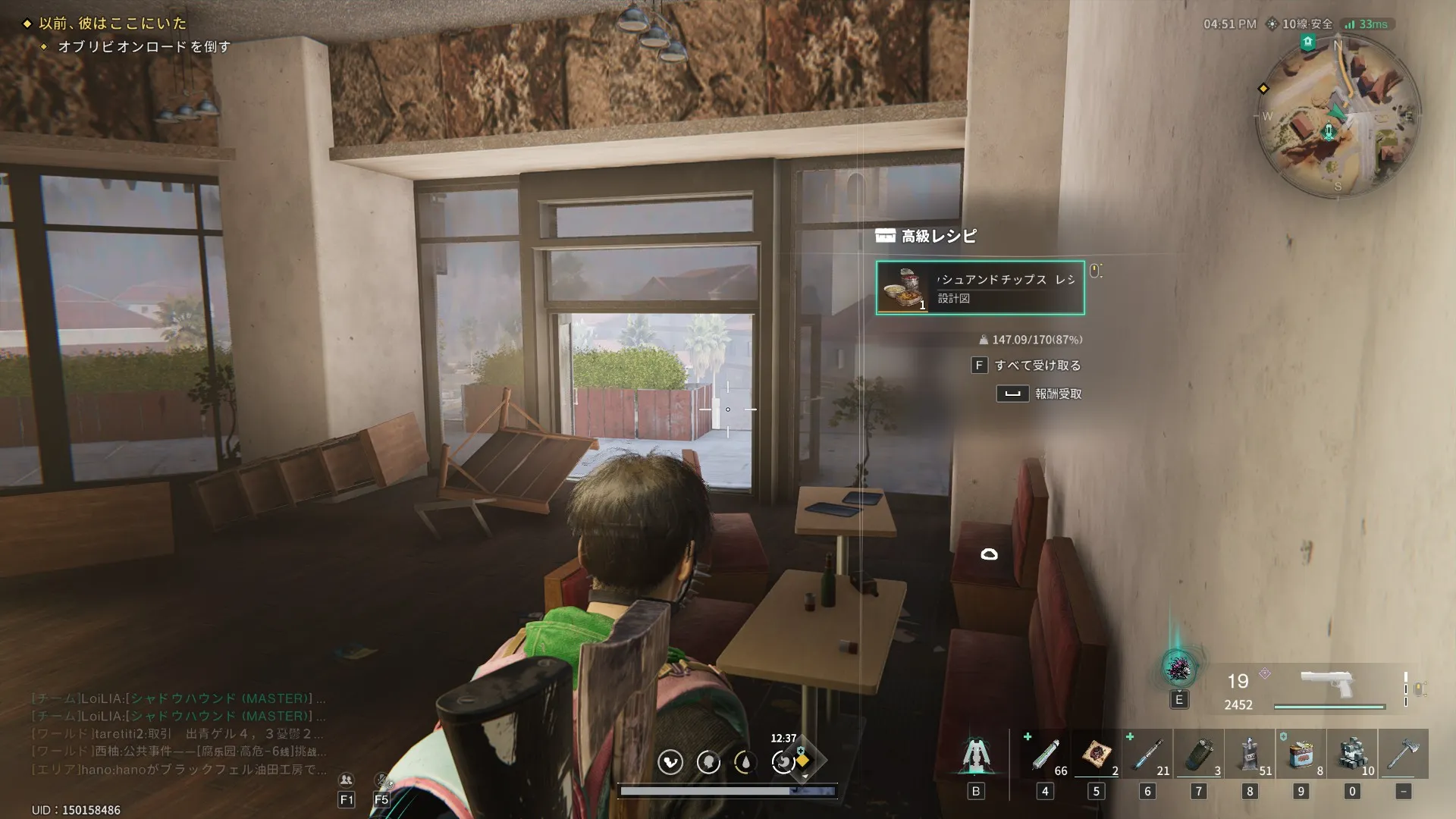The height and width of the screenshot is (819, 1456).
Task: Click the すべて受け取る take-all option
Action: tap(1037, 366)
